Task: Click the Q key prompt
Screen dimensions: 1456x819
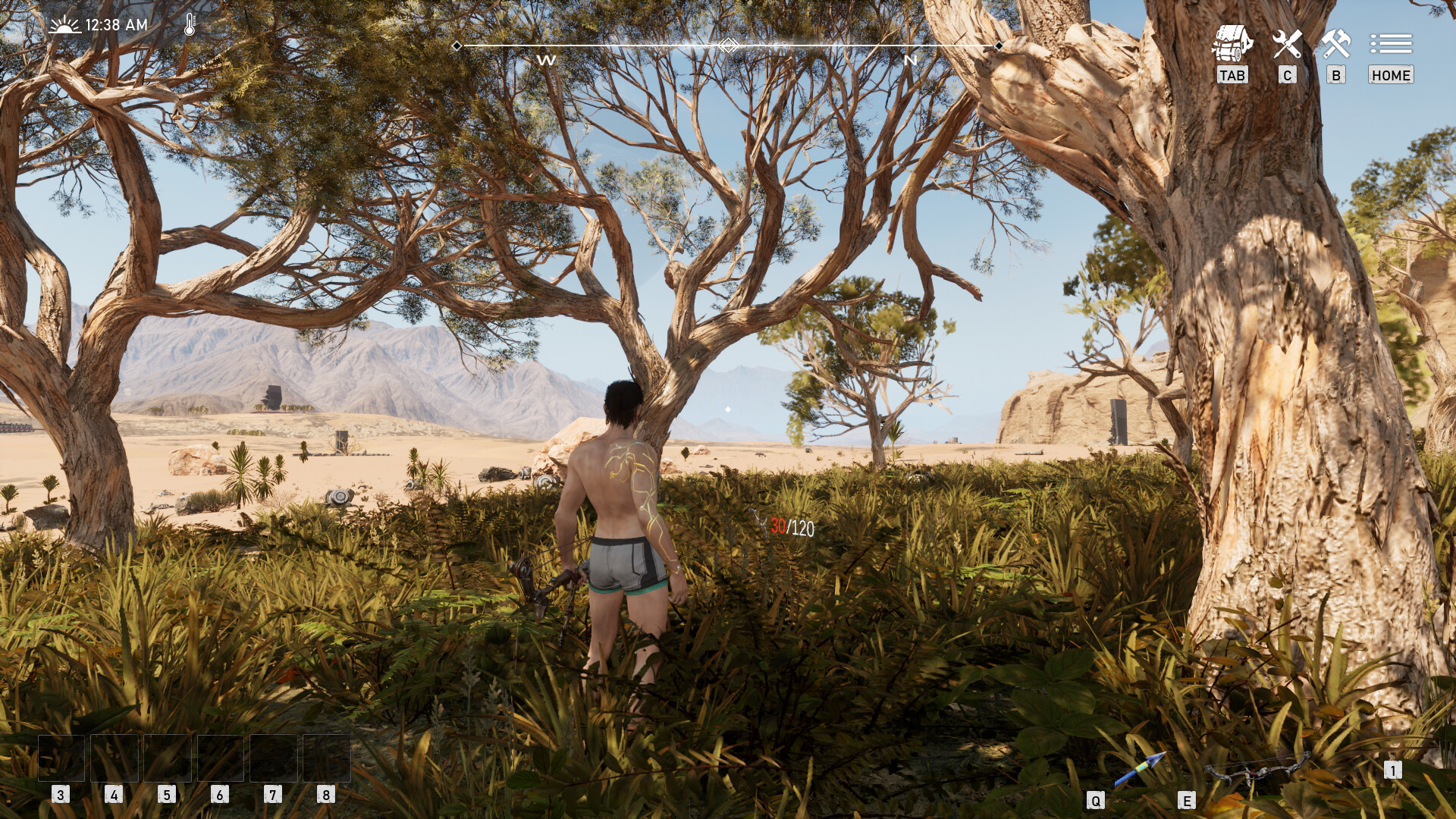Action: 1095,799
